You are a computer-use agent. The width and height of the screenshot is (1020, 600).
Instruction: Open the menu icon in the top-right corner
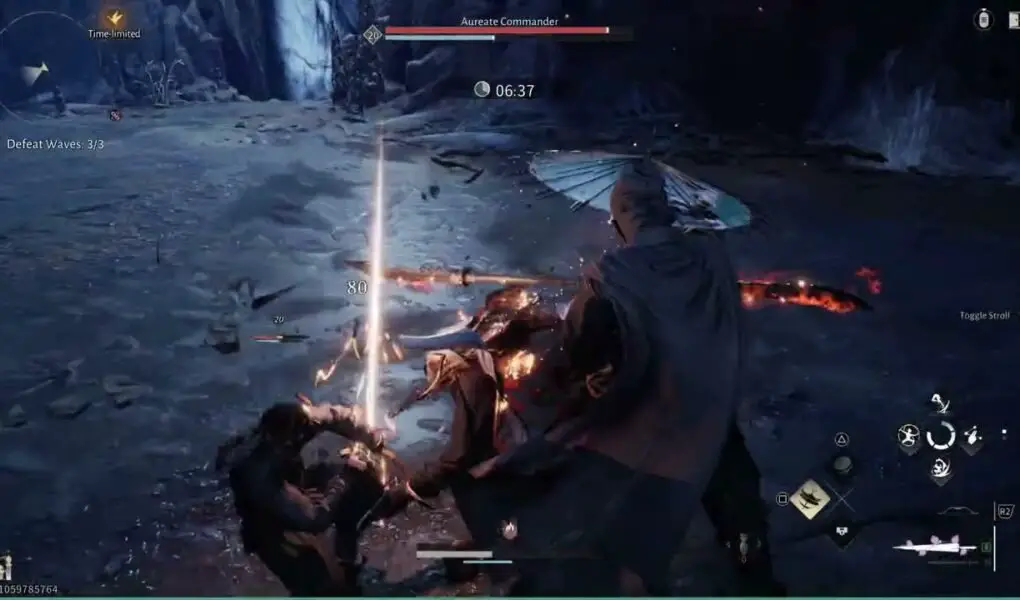[x=983, y=19]
